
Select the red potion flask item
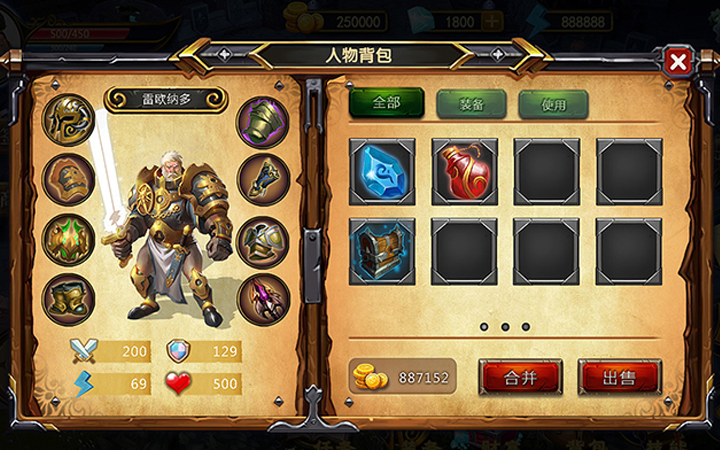(x=465, y=171)
